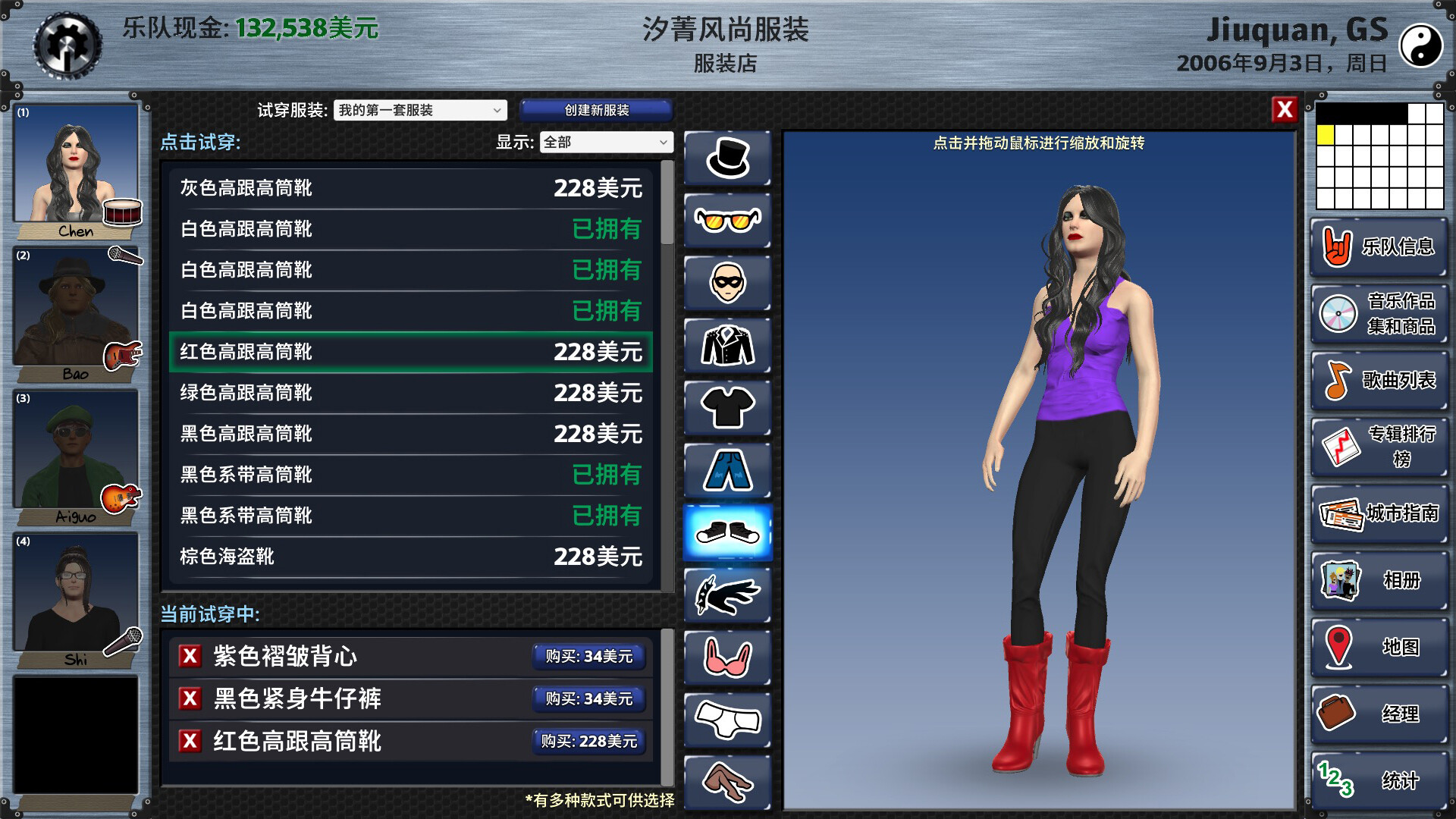The height and width of the screenshot is (819, 1456).
Task: Open the 试穿服装 outfit dropdown
Action: [x=419, y=110]
